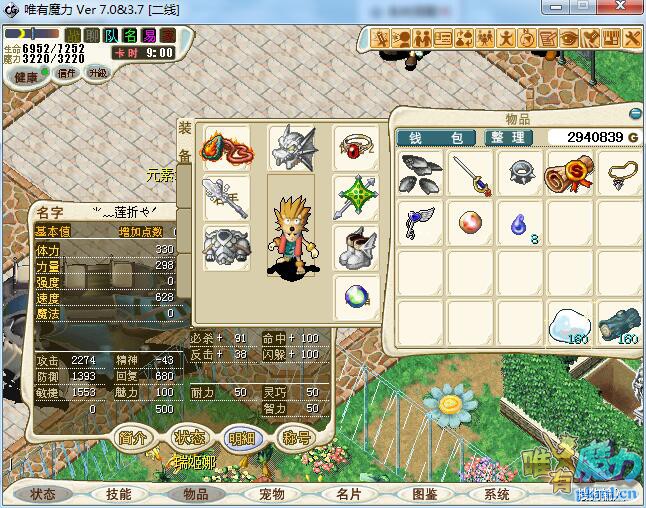
Task: Click the equipped silver dragon helmet
Action: [291, 148]
